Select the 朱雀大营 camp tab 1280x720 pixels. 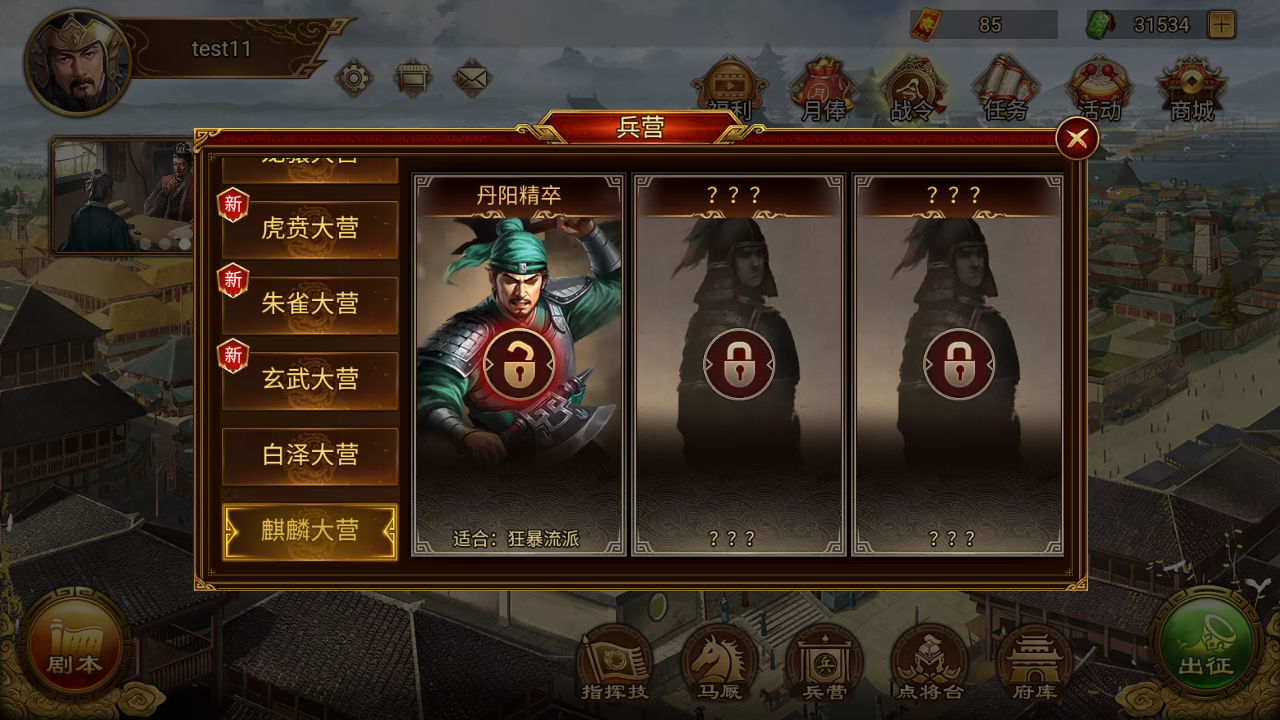310,304
